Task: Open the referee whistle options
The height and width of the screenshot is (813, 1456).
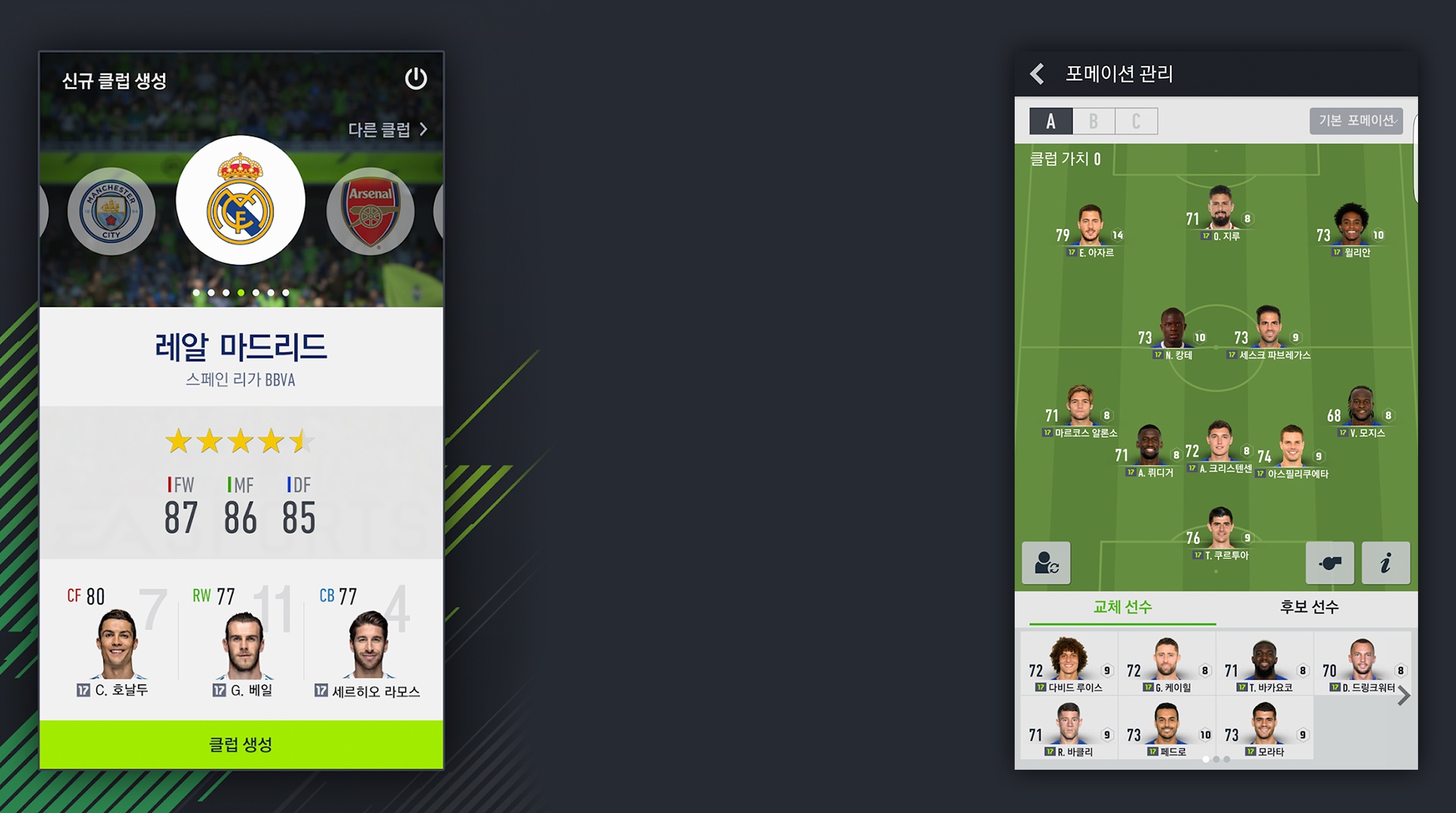Action: tap(1330, 563)
